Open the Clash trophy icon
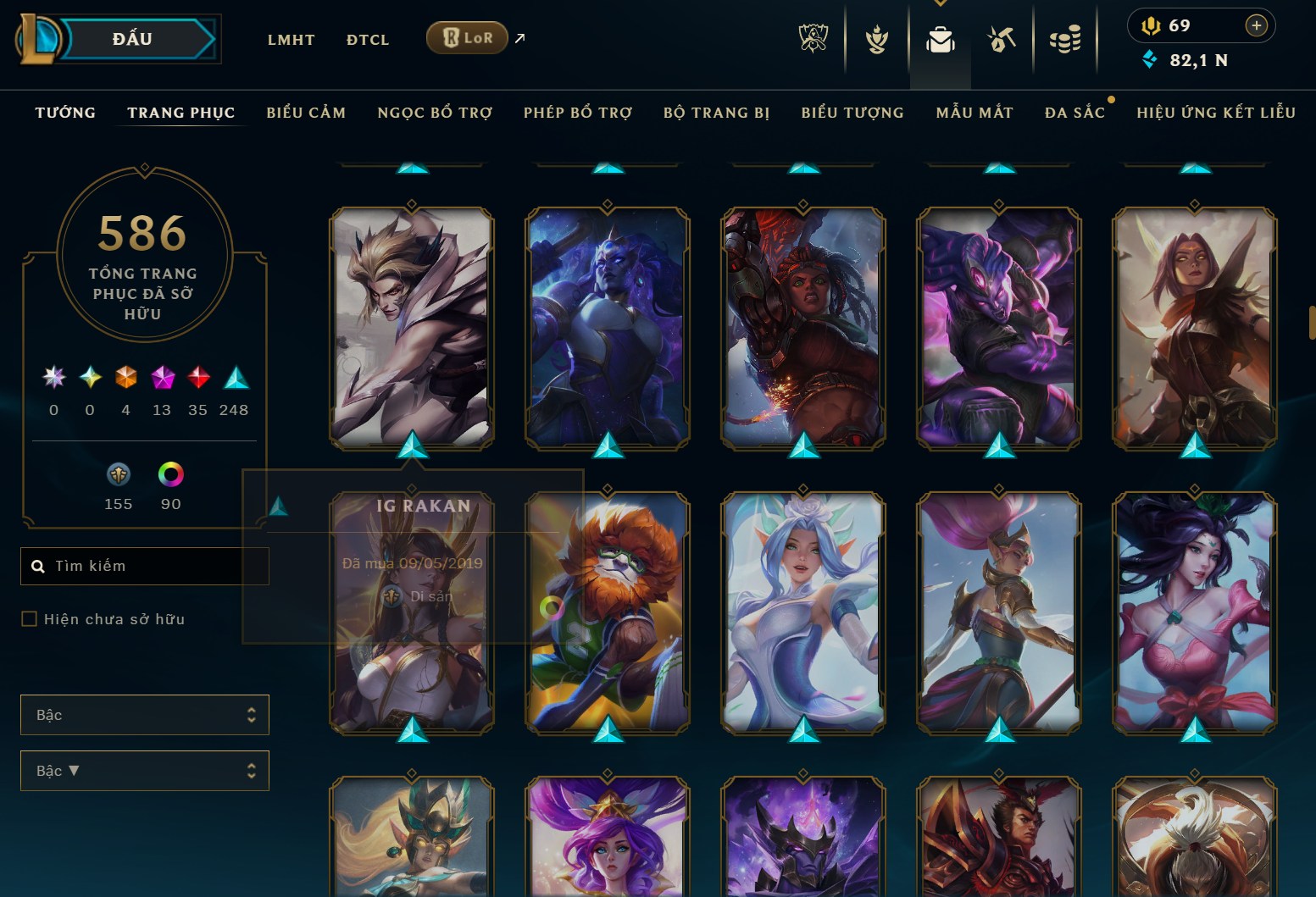1316x897 pixels. (876, 38)
